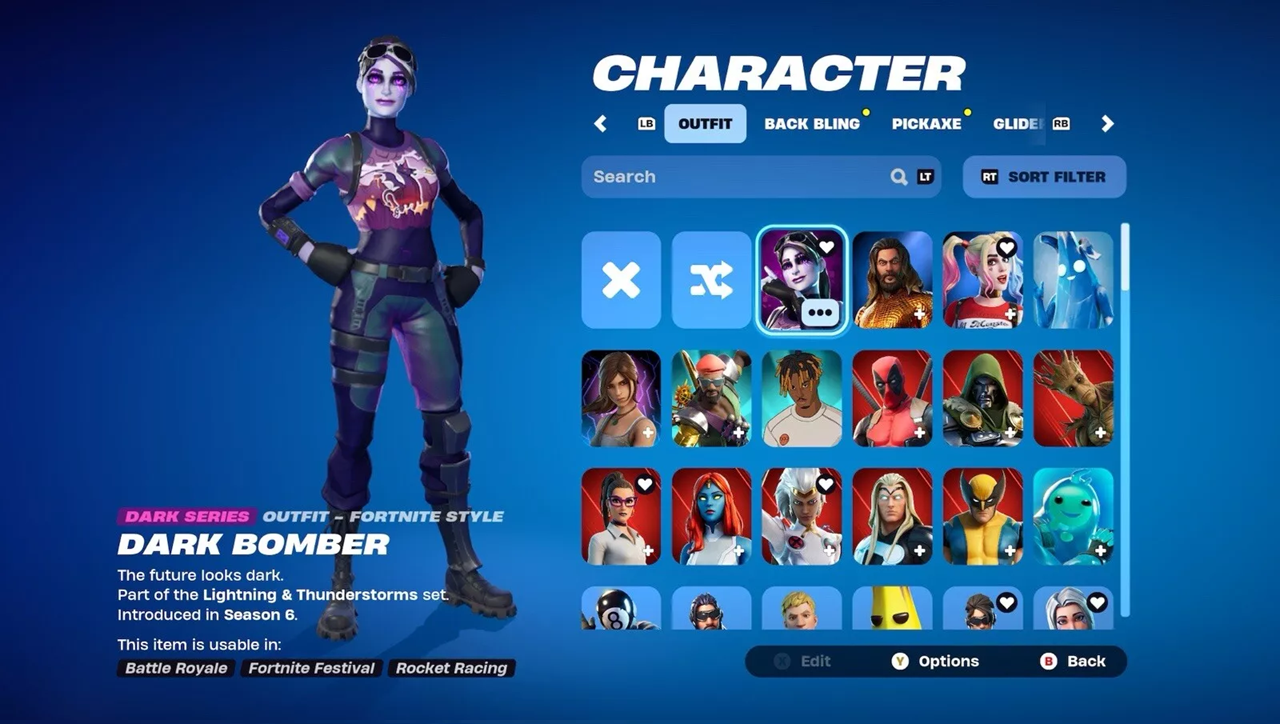
Task: Open the Pickaxe tab
Action: click(x=926, y=124)
